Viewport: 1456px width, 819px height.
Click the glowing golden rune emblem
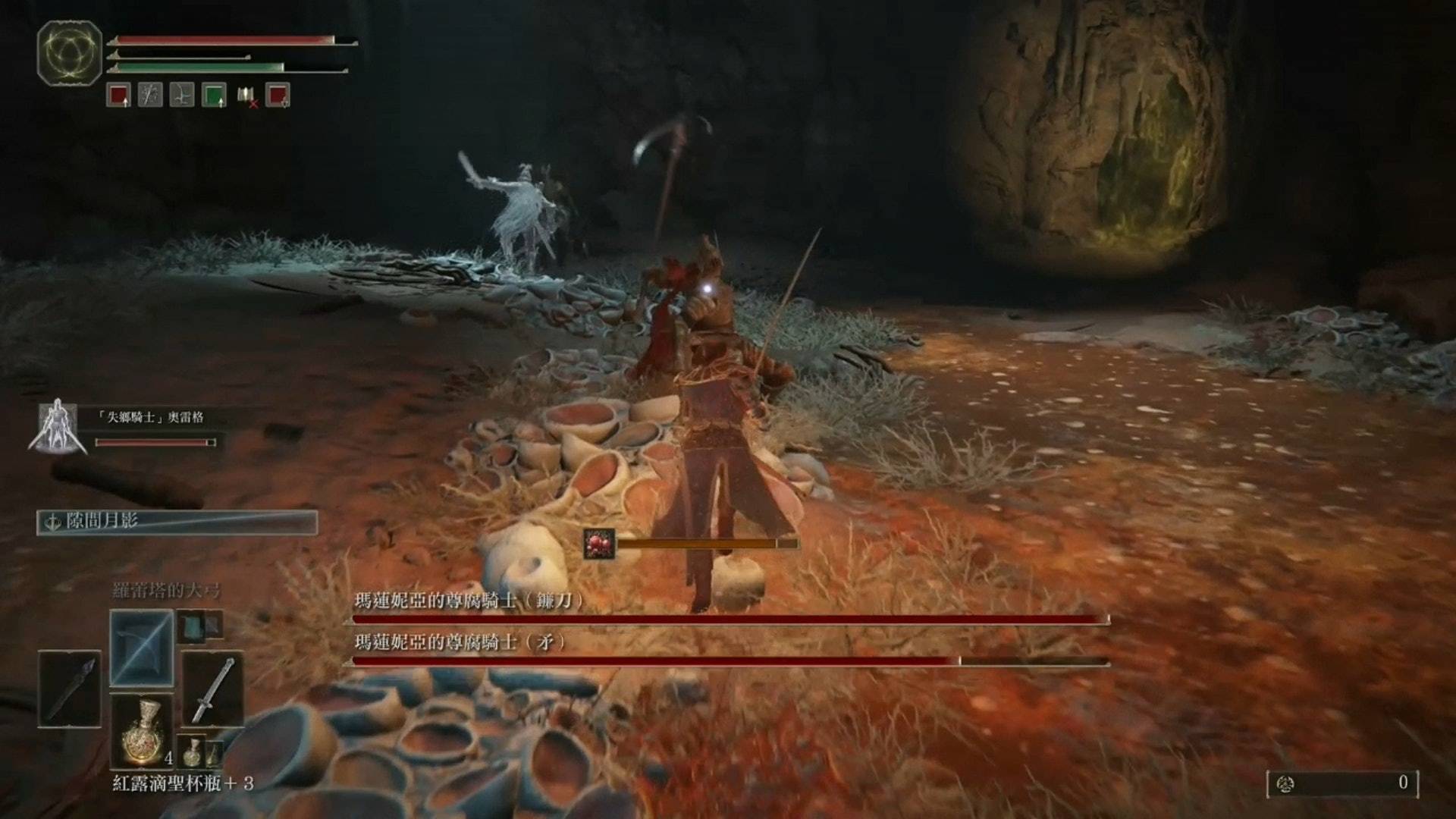coord(69,54)
